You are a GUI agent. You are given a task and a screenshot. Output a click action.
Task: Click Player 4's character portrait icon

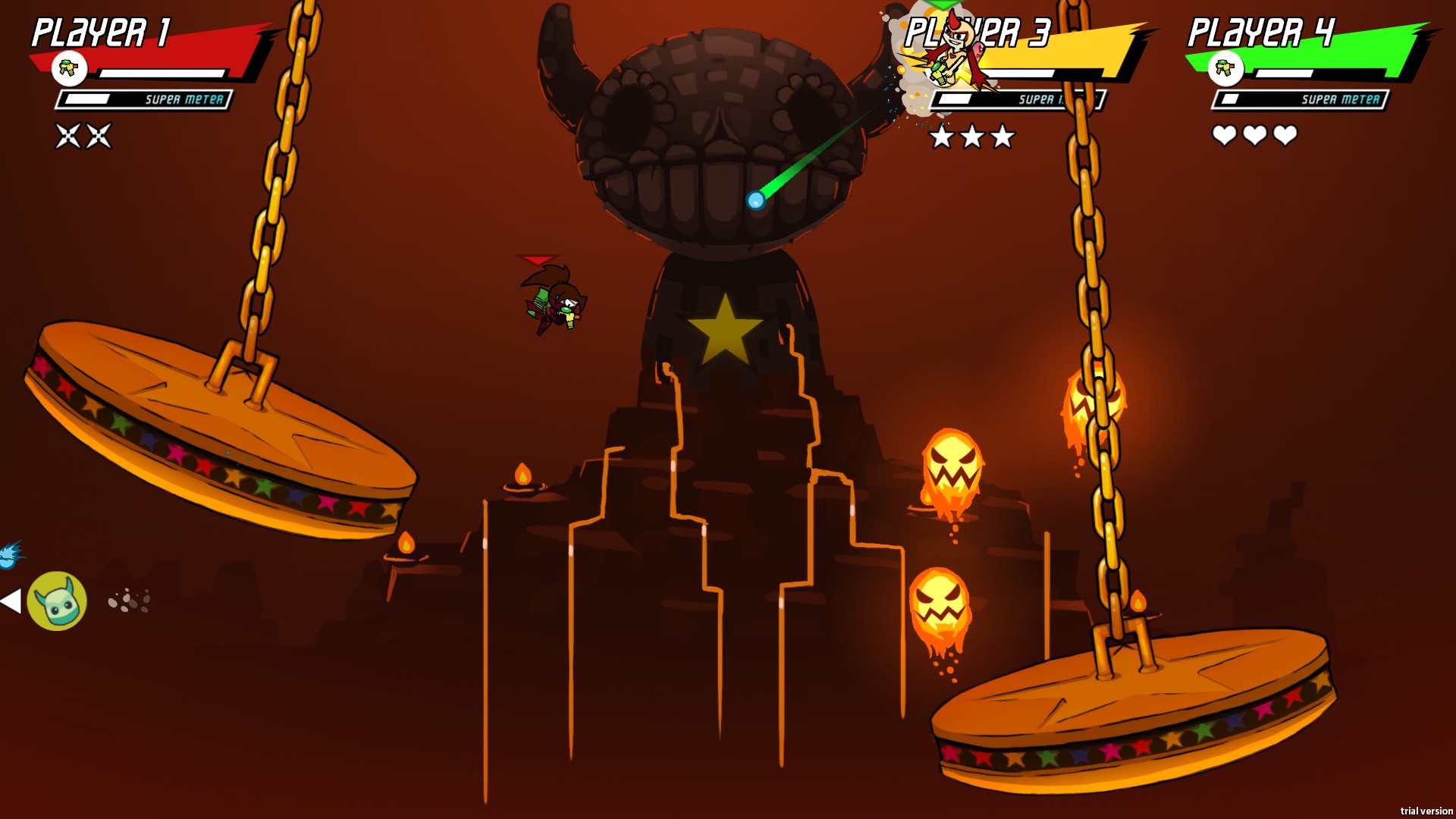coord(1225,69)
